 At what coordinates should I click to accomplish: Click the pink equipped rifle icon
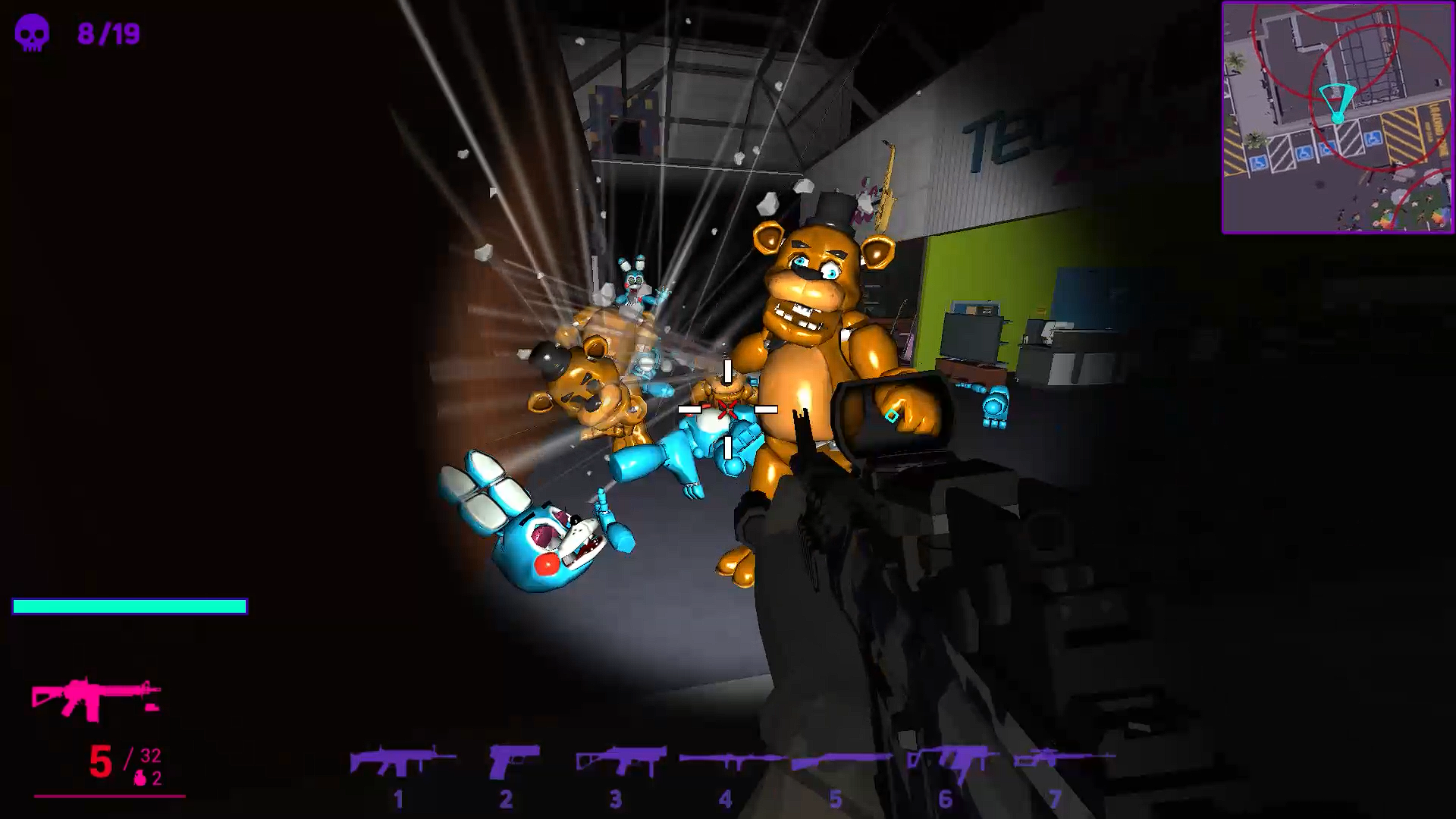tap(95, 694)
